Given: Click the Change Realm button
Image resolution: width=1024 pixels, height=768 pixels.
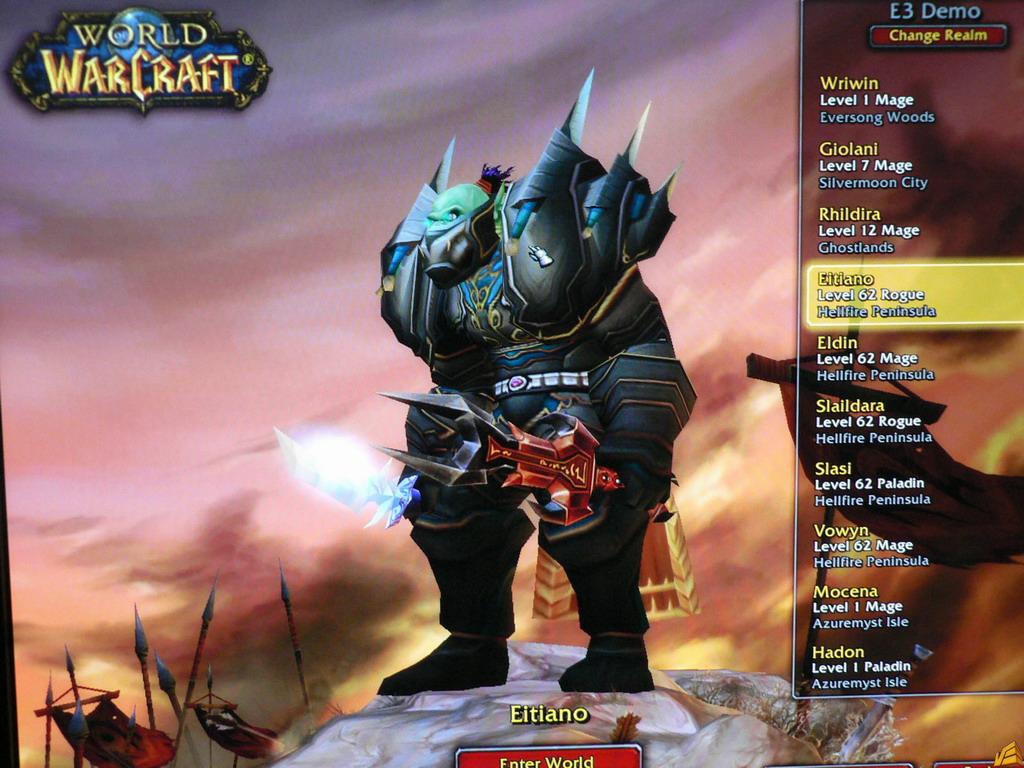Looking at the screenshot, I should pyautogui.click(x=937, y=36).
